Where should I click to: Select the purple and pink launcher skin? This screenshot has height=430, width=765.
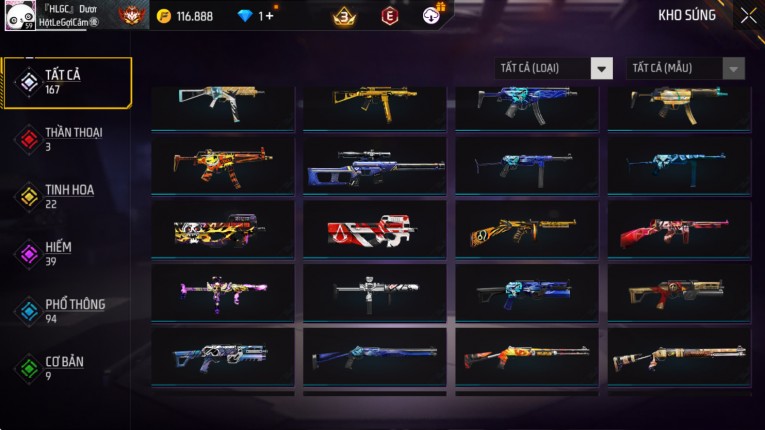pos(222,294)
